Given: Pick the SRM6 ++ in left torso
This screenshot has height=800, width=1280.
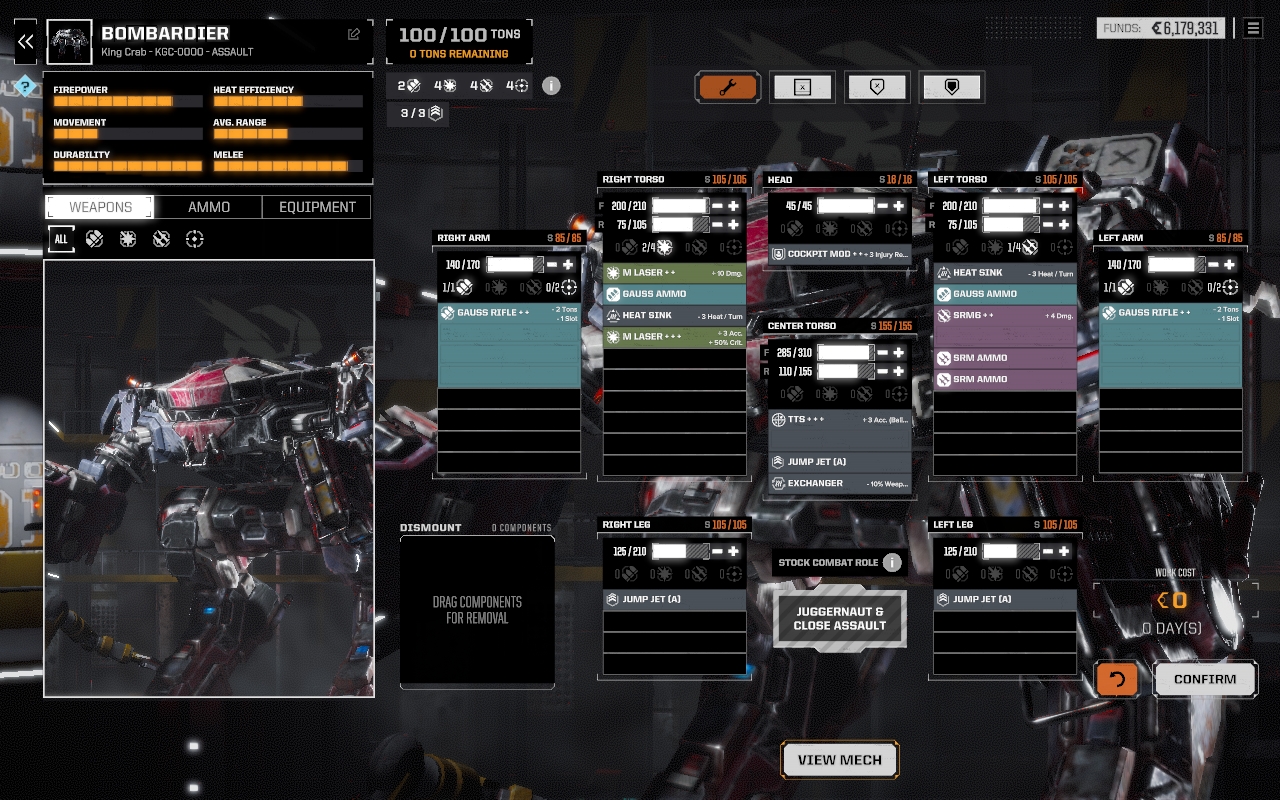Looking at the screenshot, I should coord(1005,315).
